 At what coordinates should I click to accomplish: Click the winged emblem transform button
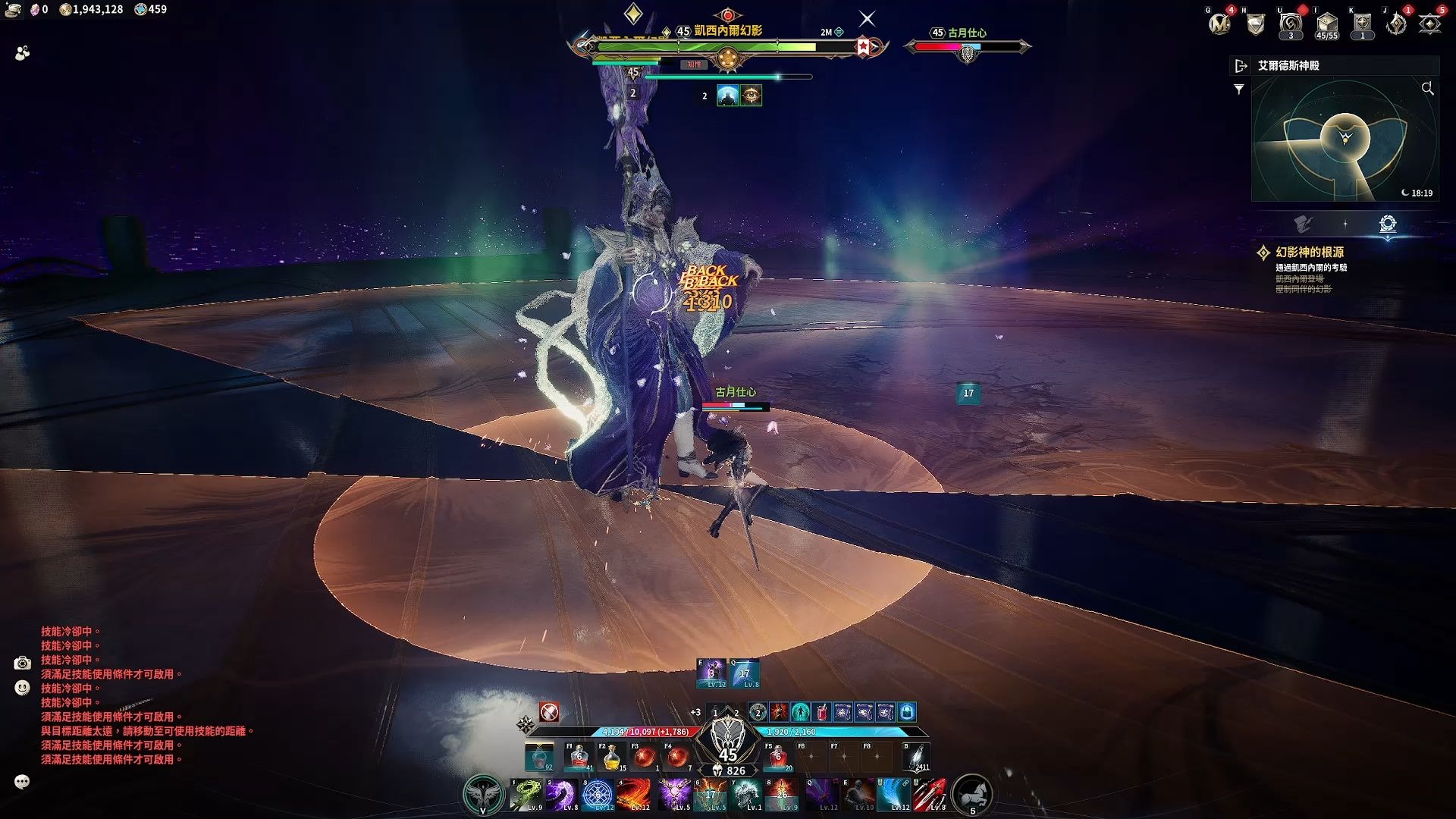[482, 795]
